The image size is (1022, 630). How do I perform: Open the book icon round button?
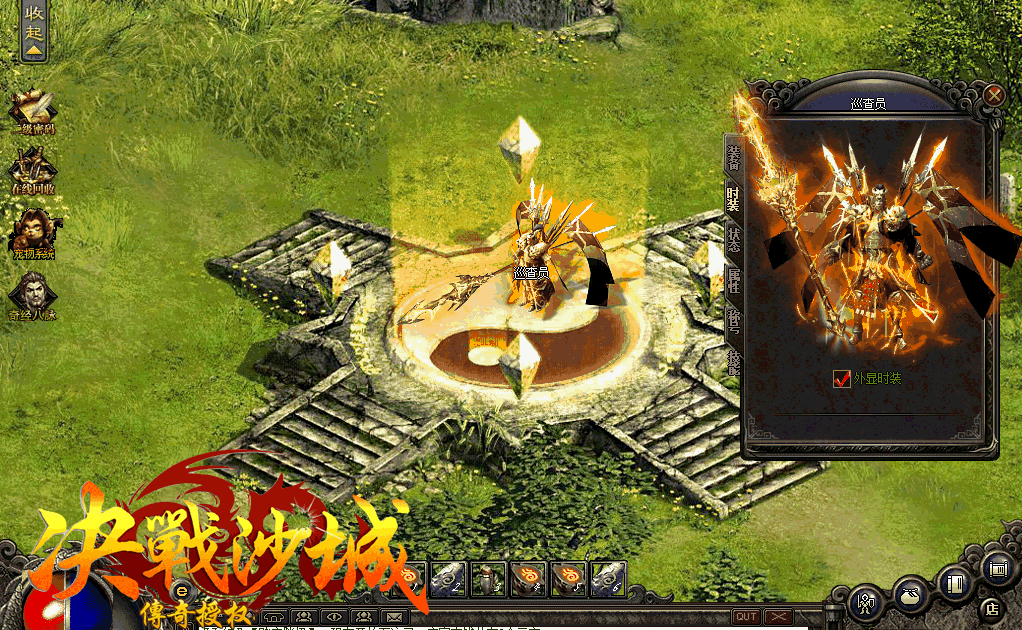(x=955, y=581)
